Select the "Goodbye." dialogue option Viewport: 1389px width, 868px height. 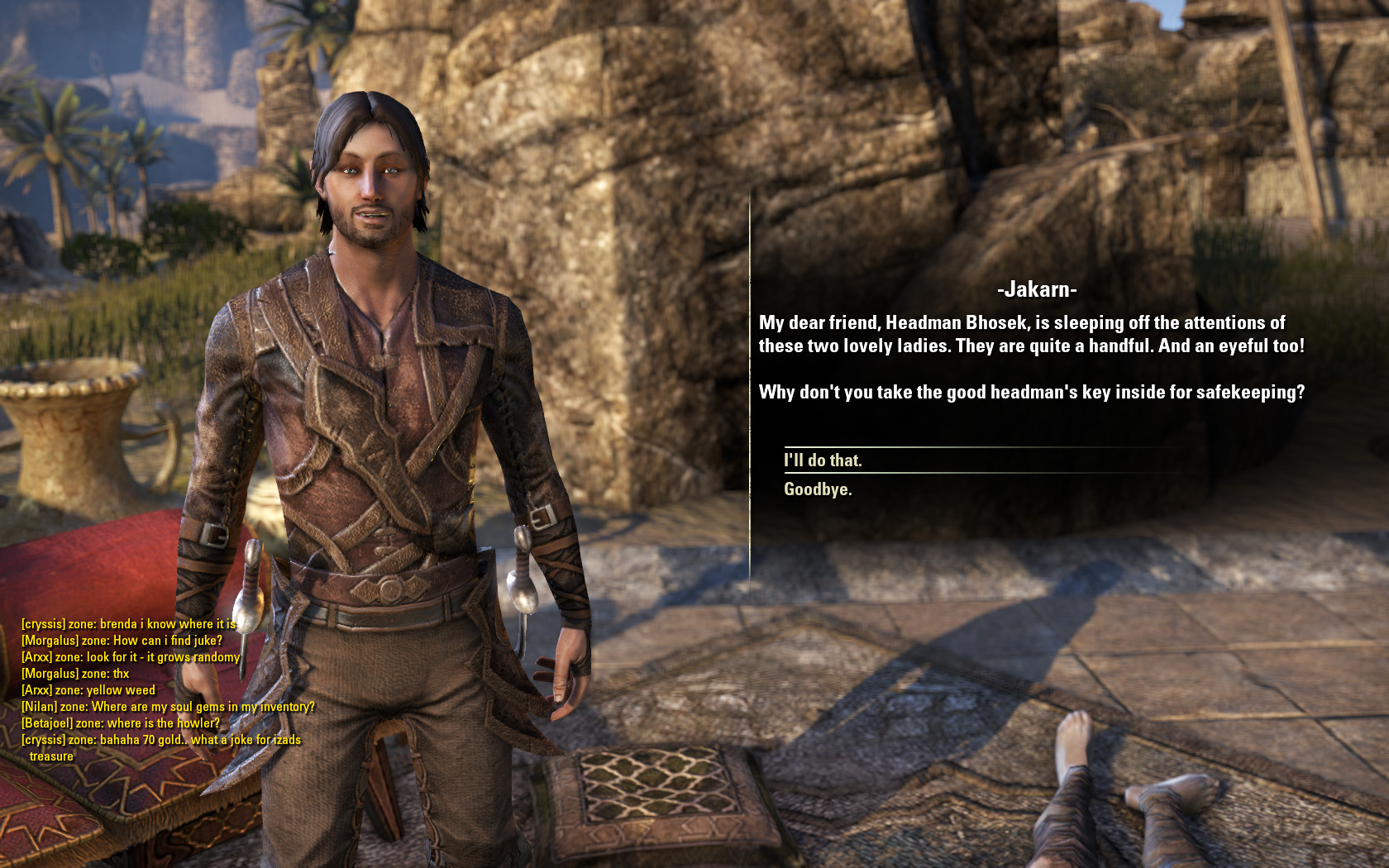tap(818, 489)
